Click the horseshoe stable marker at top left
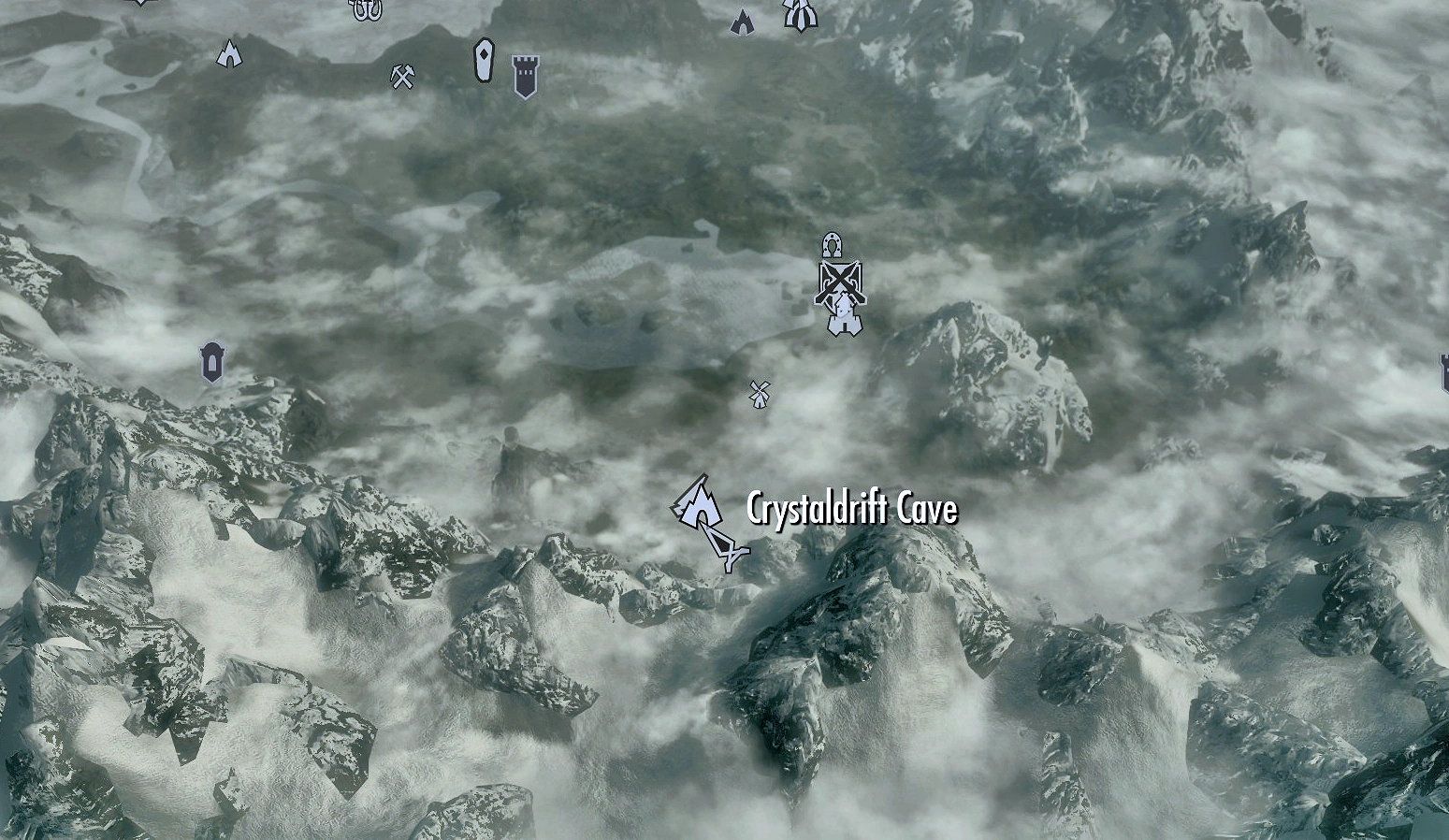 click(x=363, y=11)
